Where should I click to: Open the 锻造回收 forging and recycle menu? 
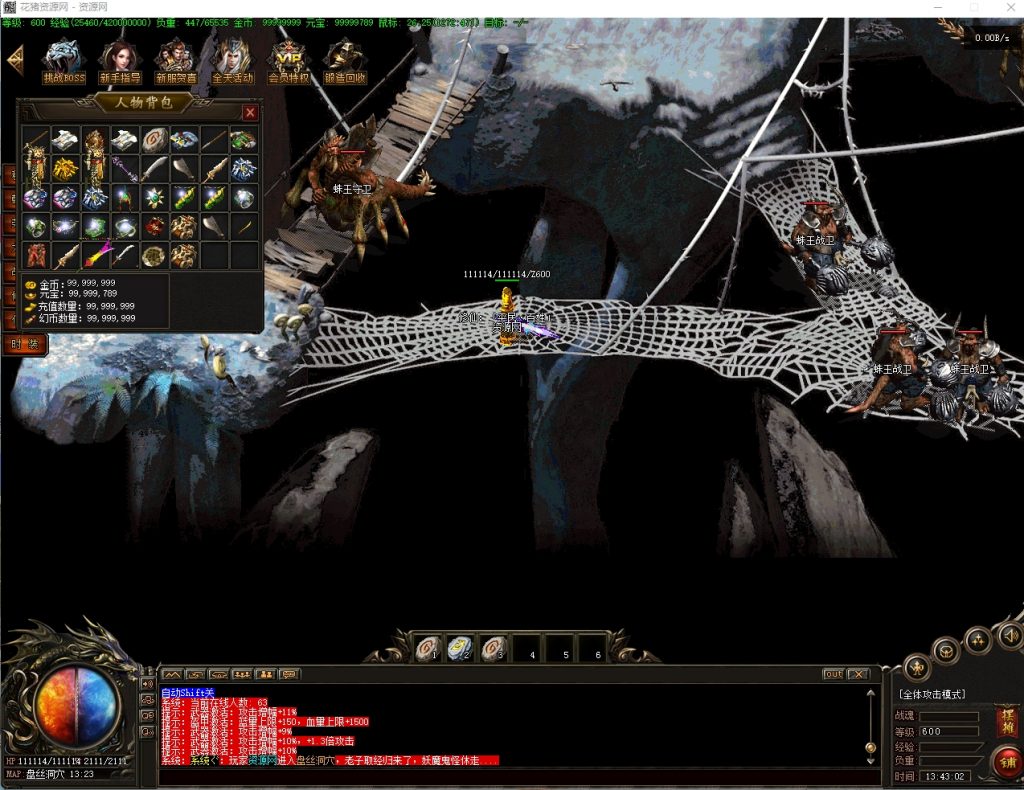[x=345, y=60]
